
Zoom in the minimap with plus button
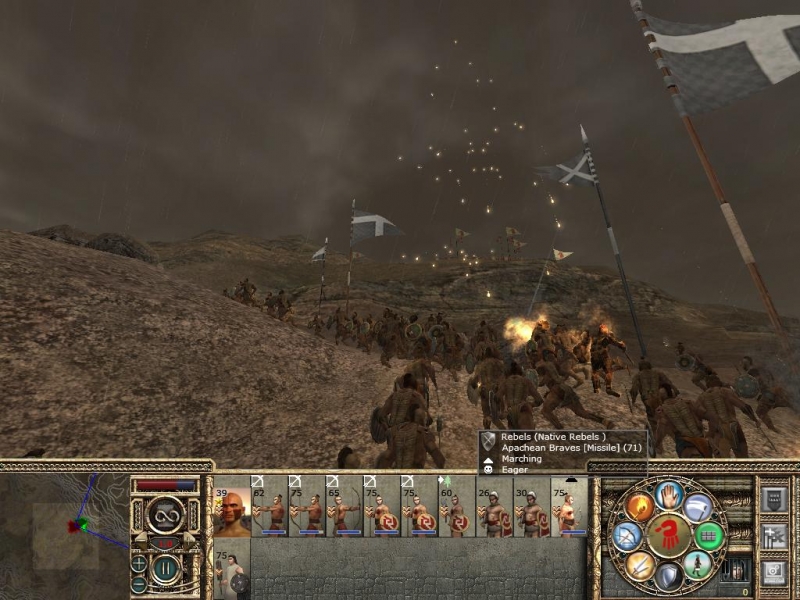139,563
